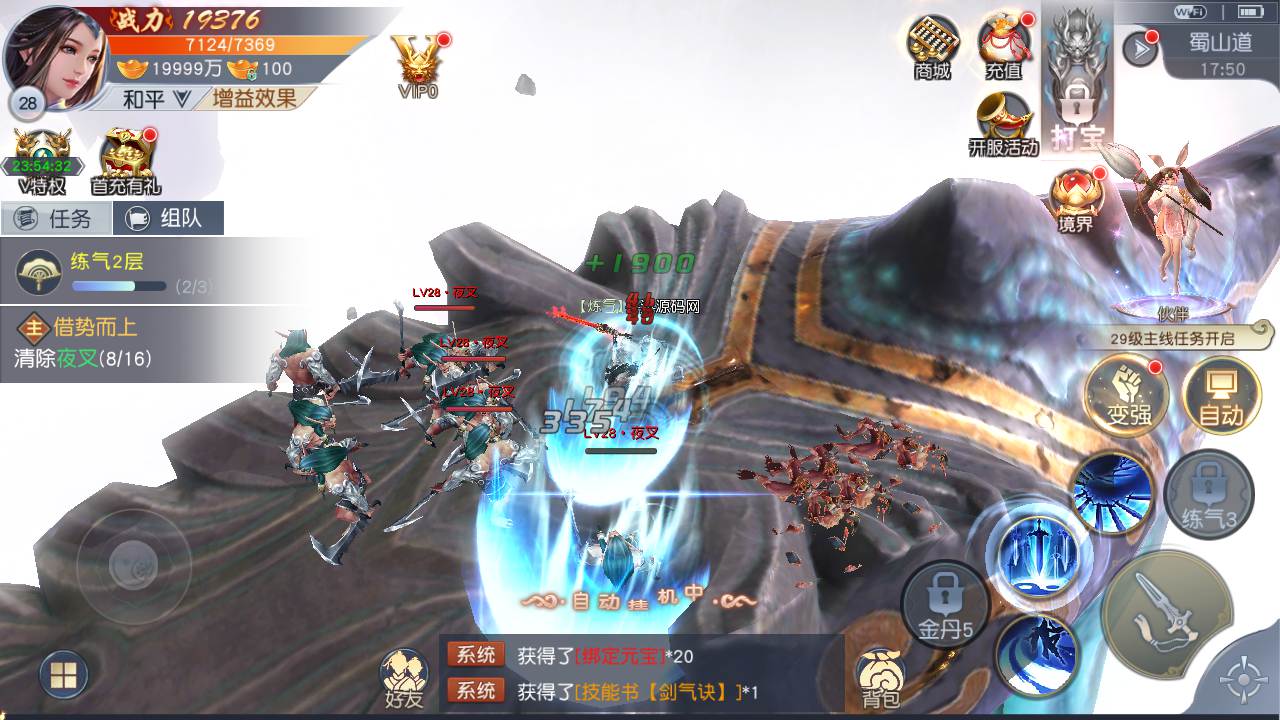Open the 背包 backpack
1280x720 pixels.
881,677
